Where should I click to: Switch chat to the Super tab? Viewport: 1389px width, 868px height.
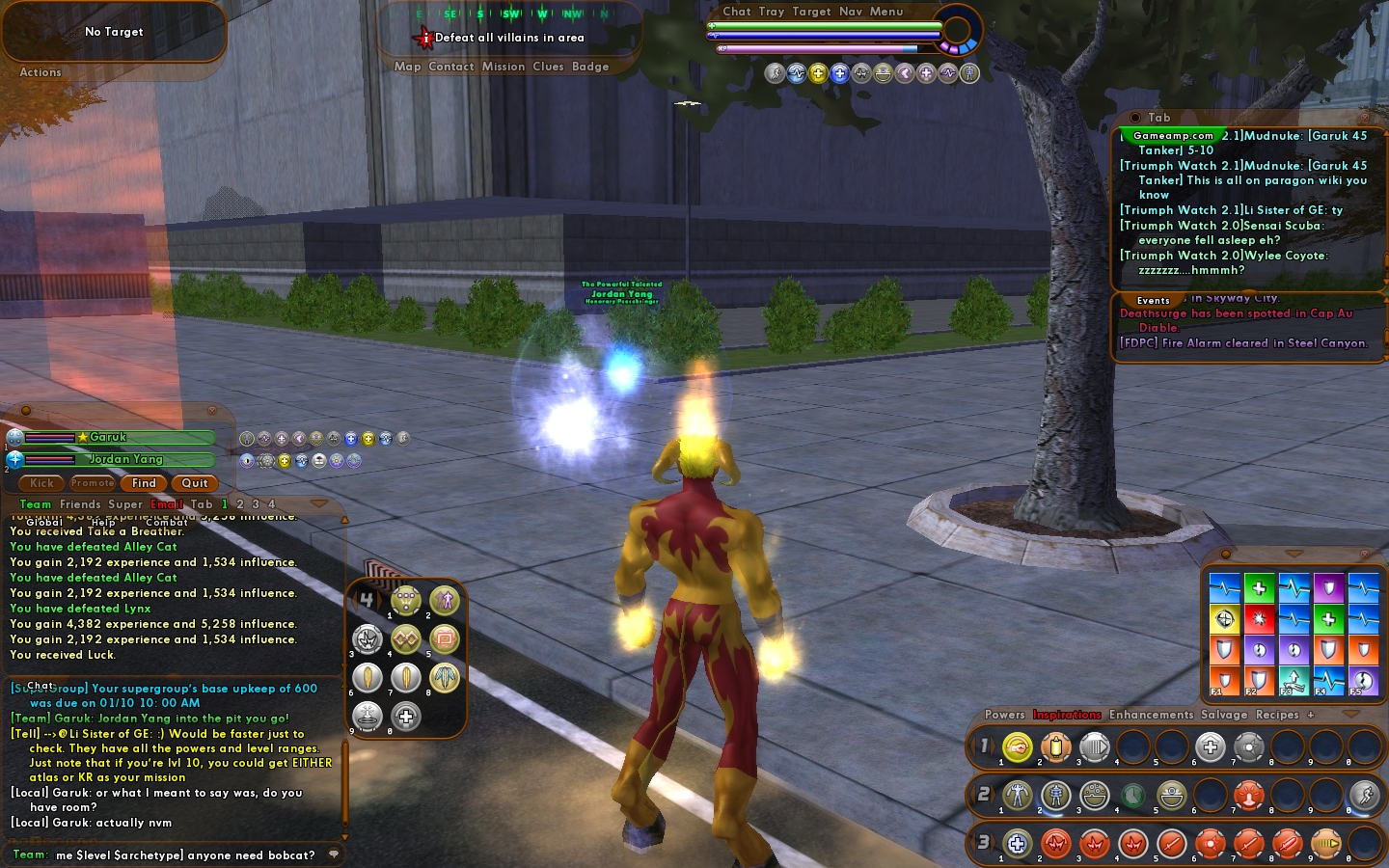125,504
